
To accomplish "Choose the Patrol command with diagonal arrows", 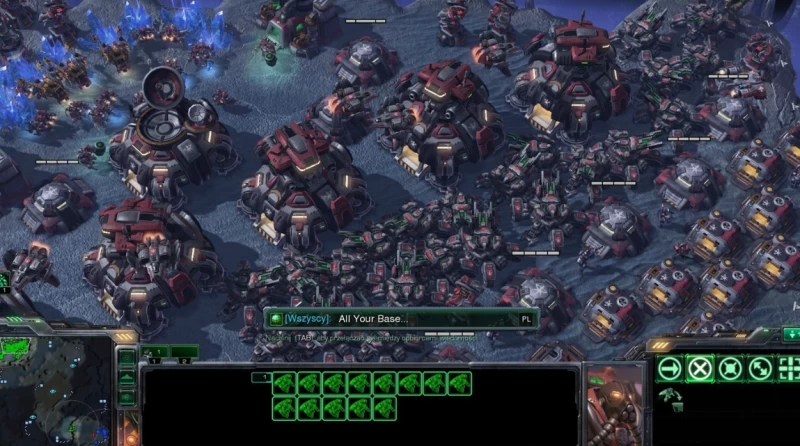I will point(760,368).
